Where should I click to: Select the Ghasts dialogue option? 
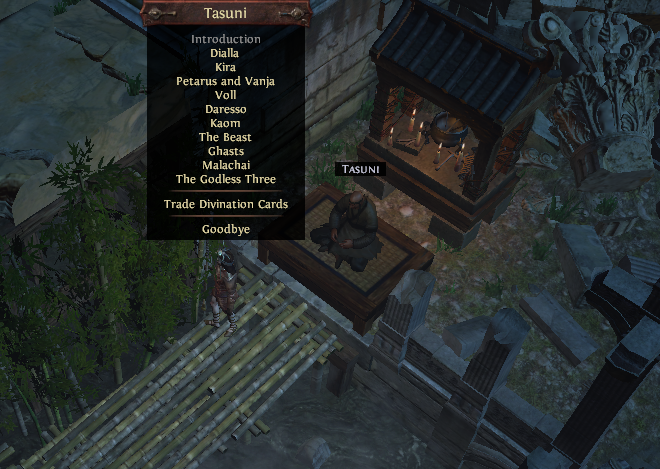226,151
